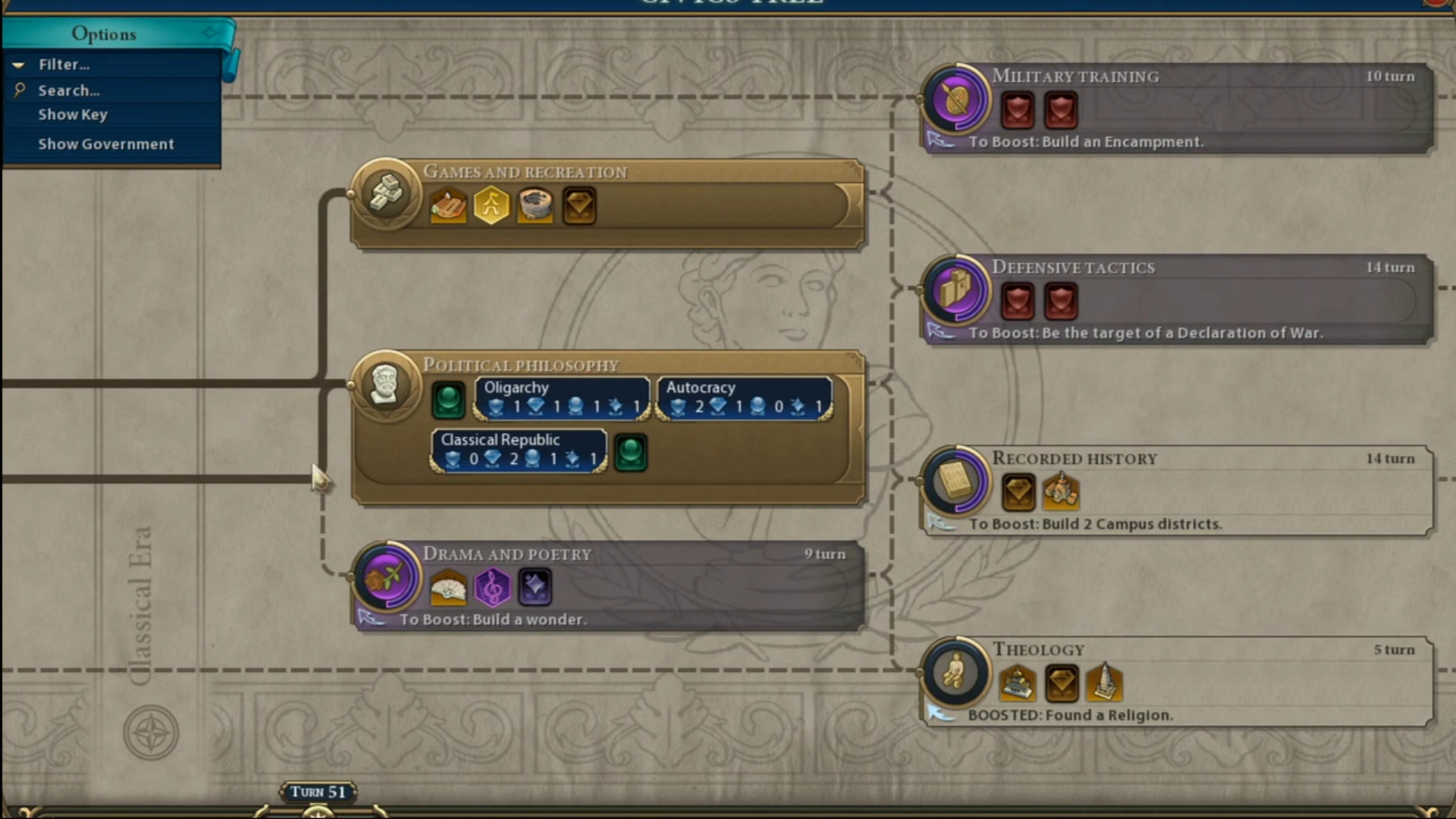Select the inspiration sparkle icon in Drama and Poetry
Viewport: 1456px width, 819px height.
coord(535,586)
